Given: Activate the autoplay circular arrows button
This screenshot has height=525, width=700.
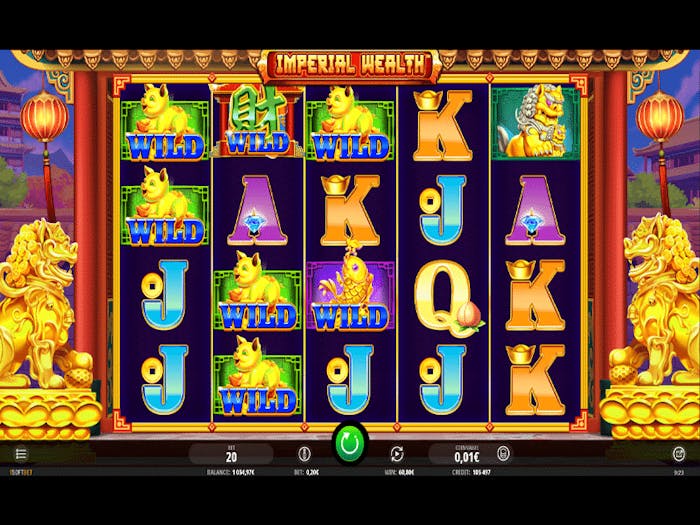Looking at the screenshot, I should 396,454.
